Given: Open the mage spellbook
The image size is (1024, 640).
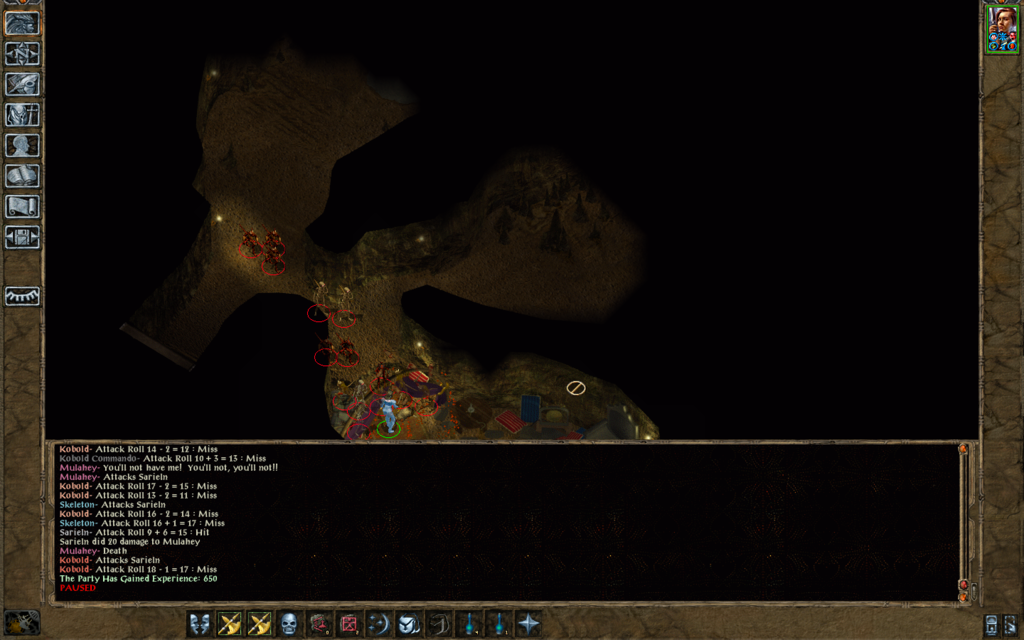Looking at the screenshot, I should tap(22, 176).
